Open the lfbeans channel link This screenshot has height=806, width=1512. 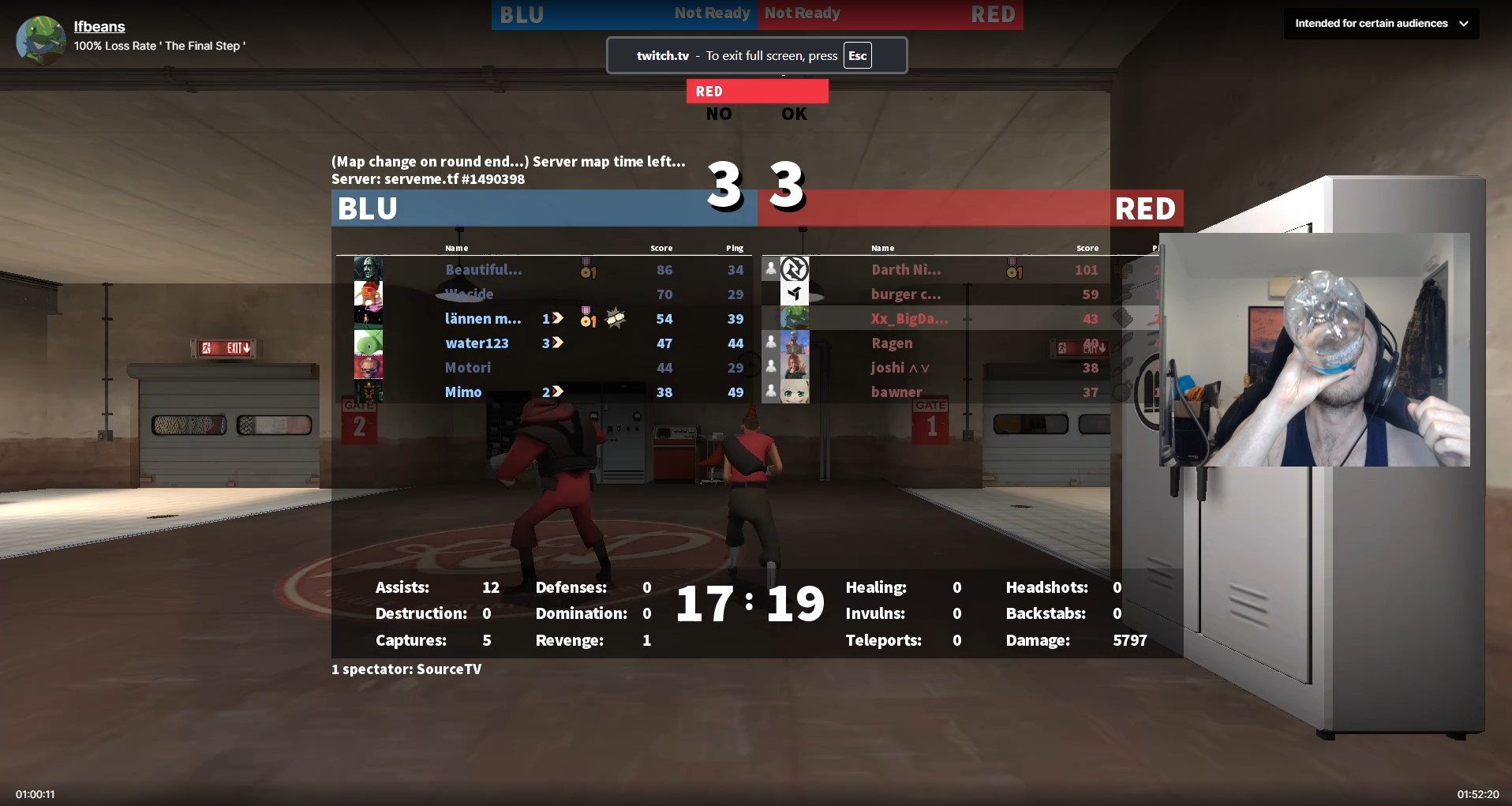(99, 27)
